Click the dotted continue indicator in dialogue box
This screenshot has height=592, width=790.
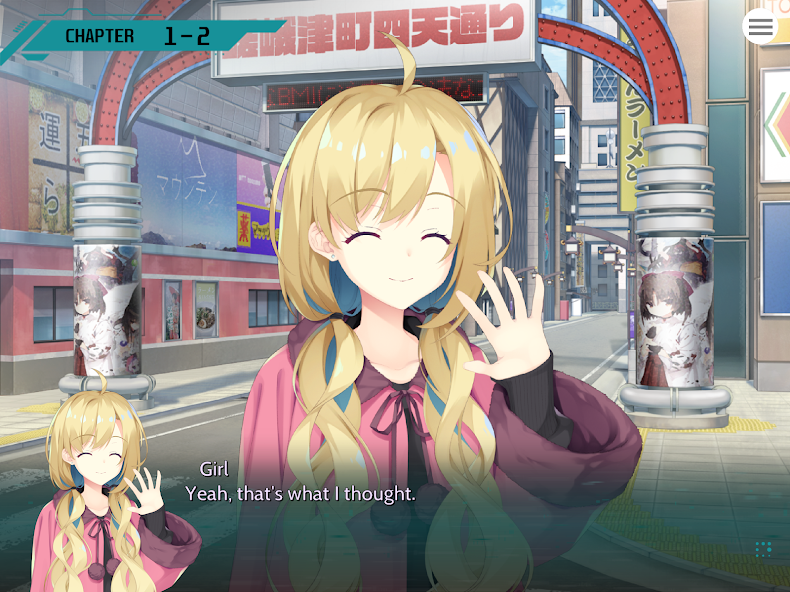click(x=763, y=548)
